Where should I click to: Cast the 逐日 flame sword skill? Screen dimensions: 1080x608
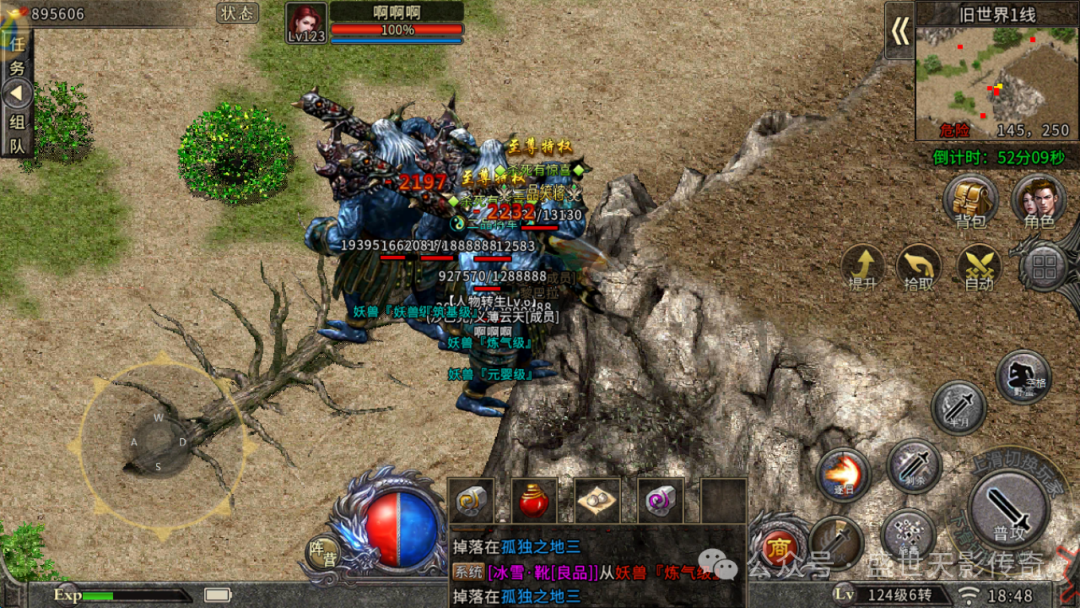[842, 475]
